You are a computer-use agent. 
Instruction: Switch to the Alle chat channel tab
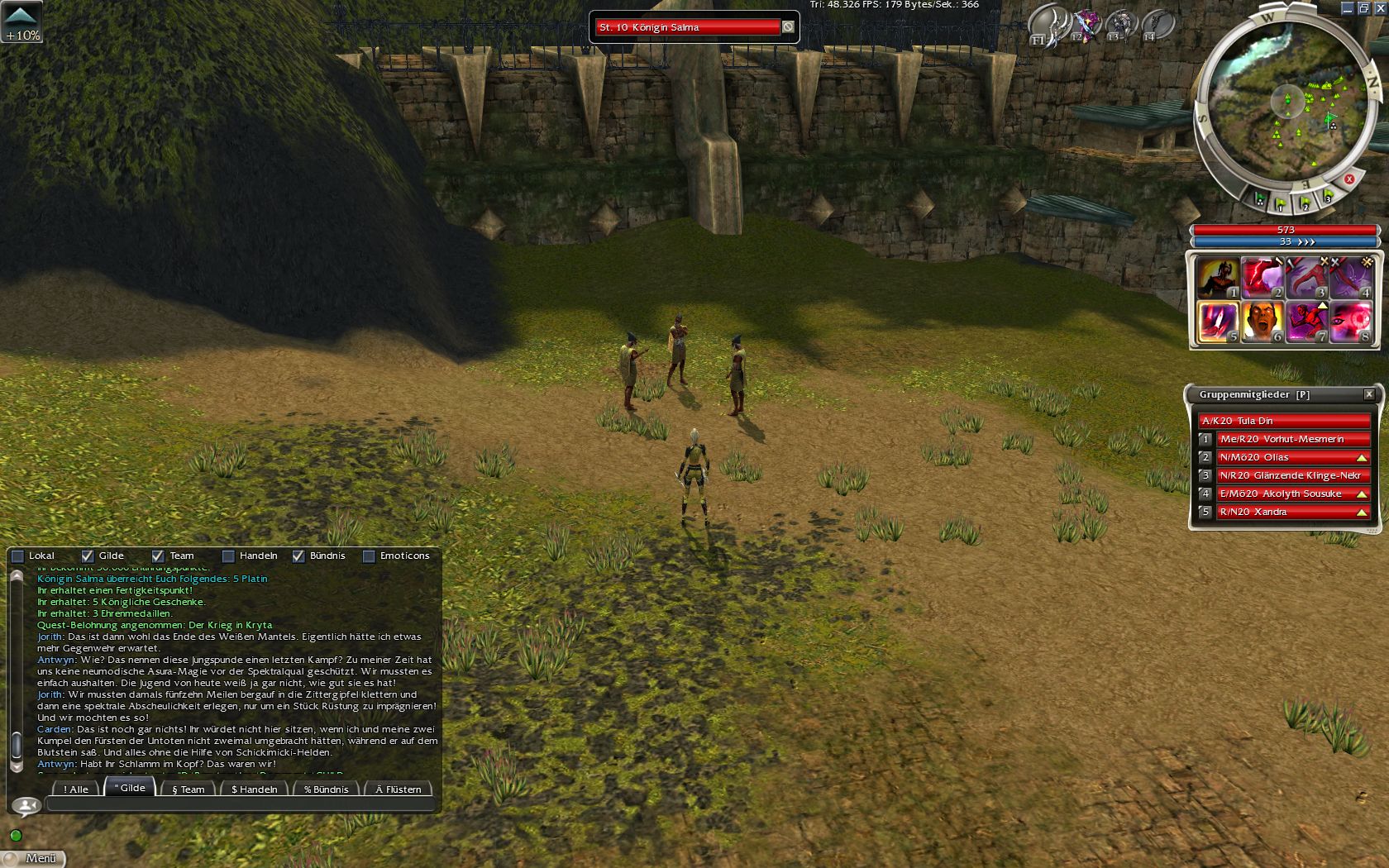pyautogui.click(x=76, y=789)
